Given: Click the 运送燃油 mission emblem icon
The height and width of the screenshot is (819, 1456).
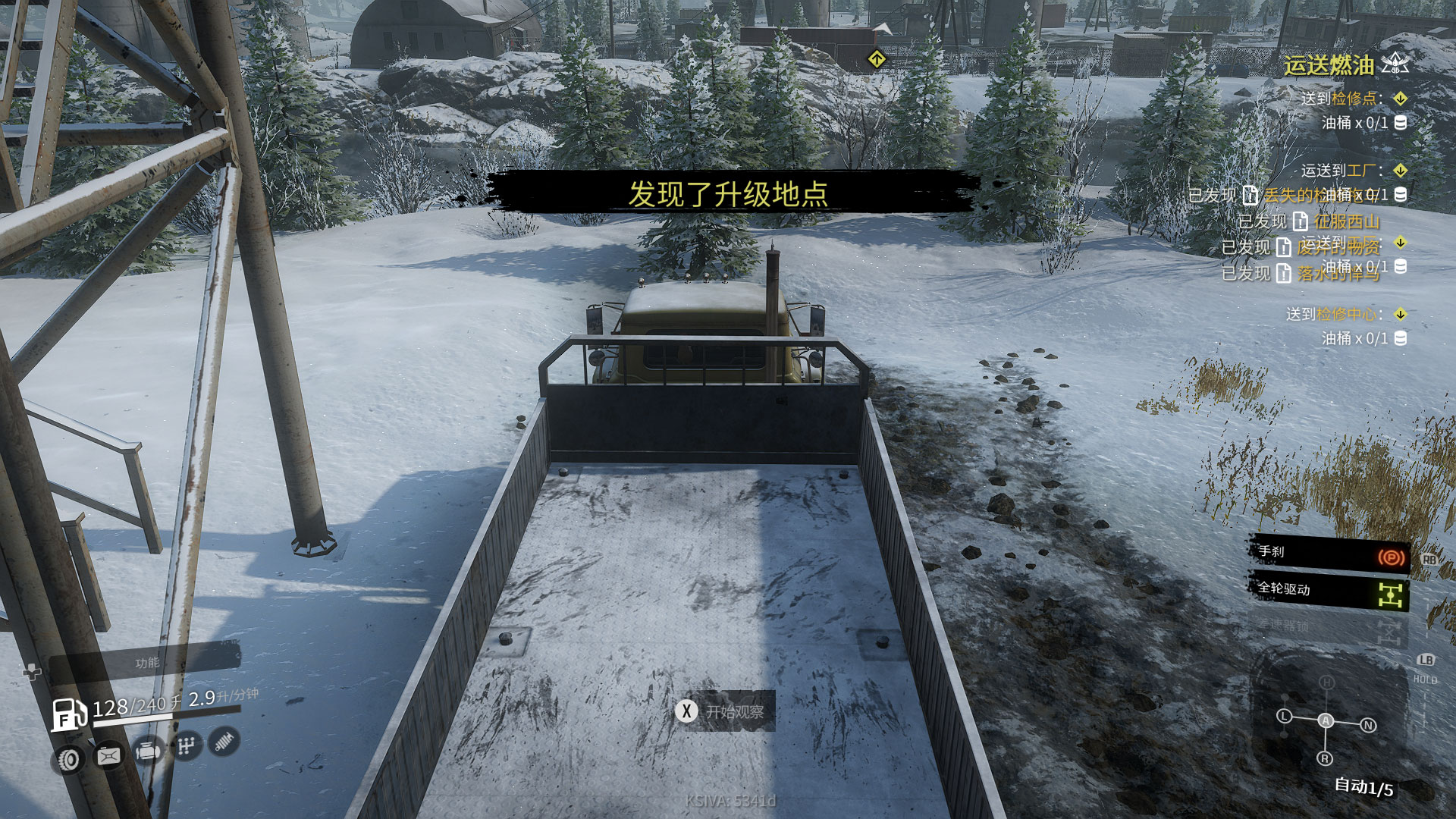Looking at the screenshot, I should click(x=1393, y=64).
